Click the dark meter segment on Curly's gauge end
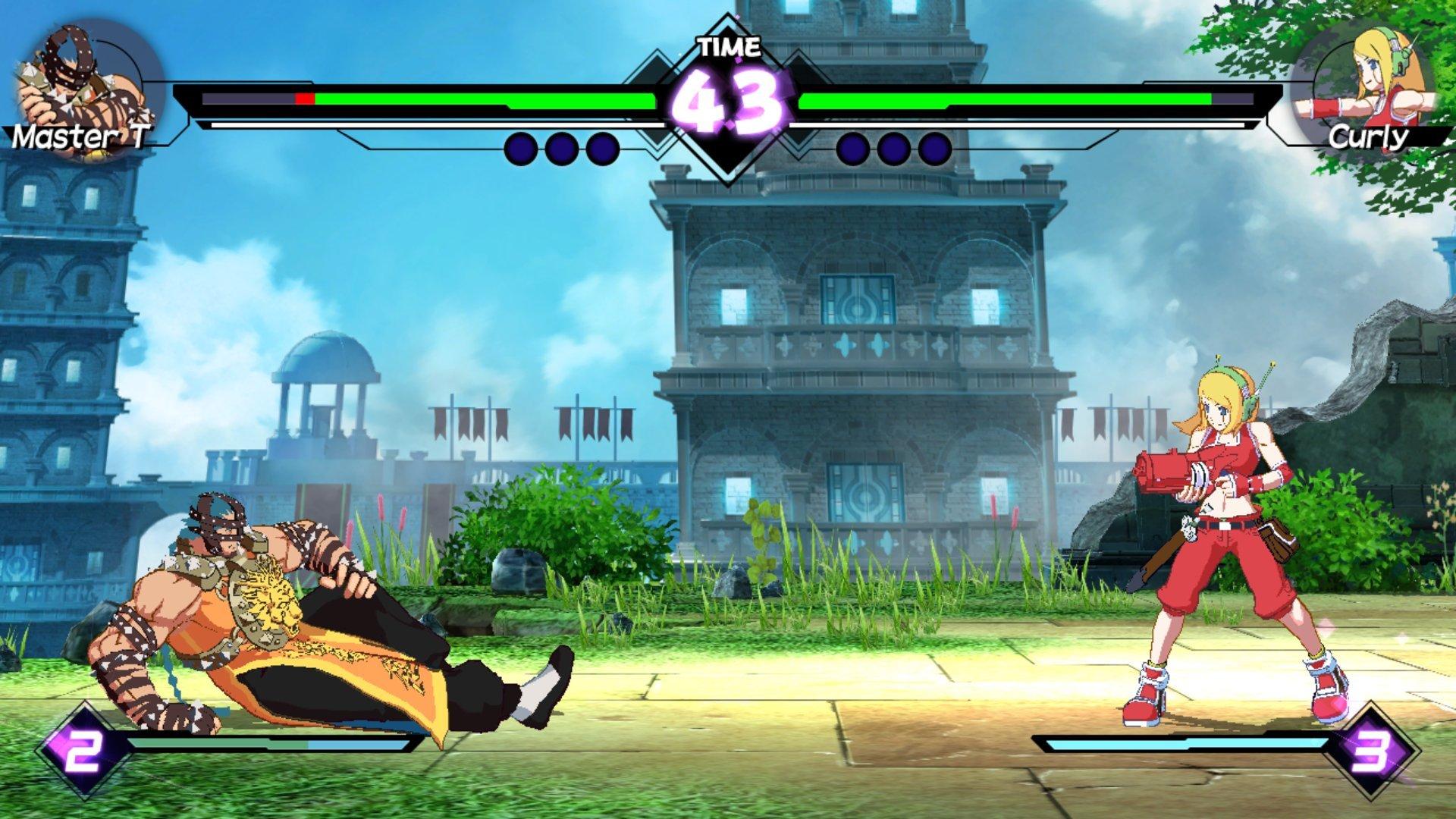Screen dimensions: 1456x819 click(x=1232, y=99)
